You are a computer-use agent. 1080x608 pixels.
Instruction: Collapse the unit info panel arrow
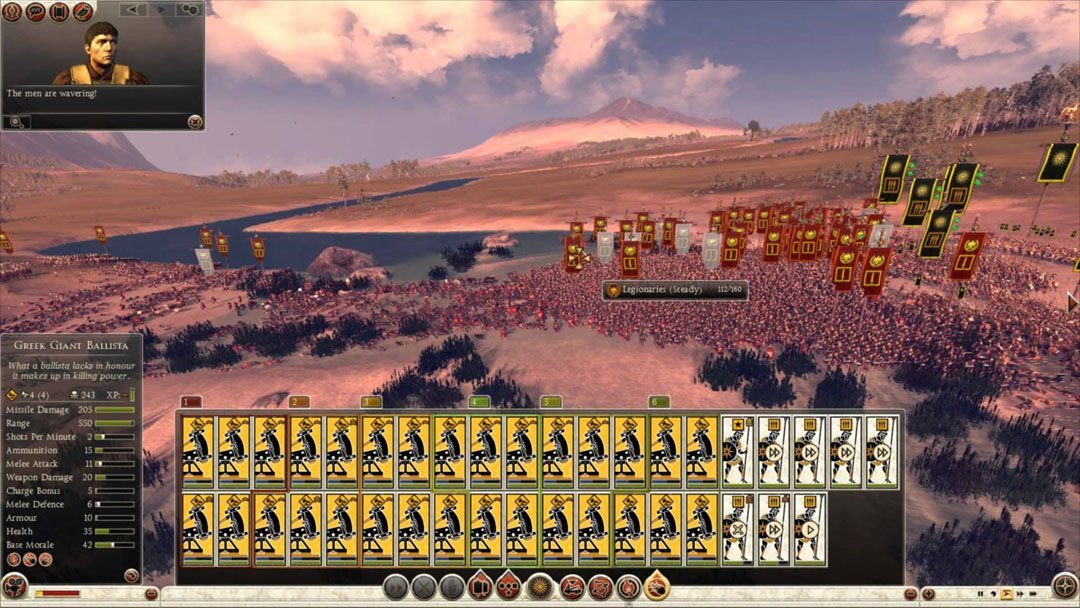coord(131,575)
